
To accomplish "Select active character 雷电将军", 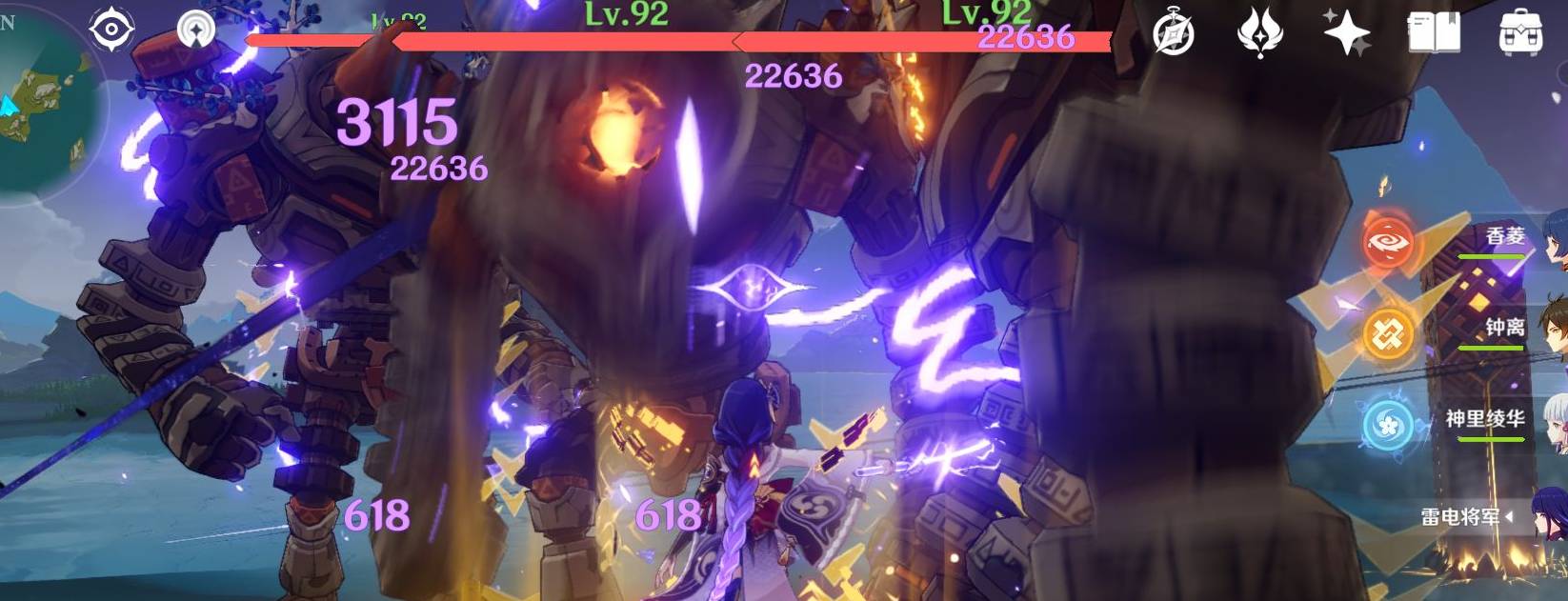I will pyautogui.click(x=1461, y=517).
